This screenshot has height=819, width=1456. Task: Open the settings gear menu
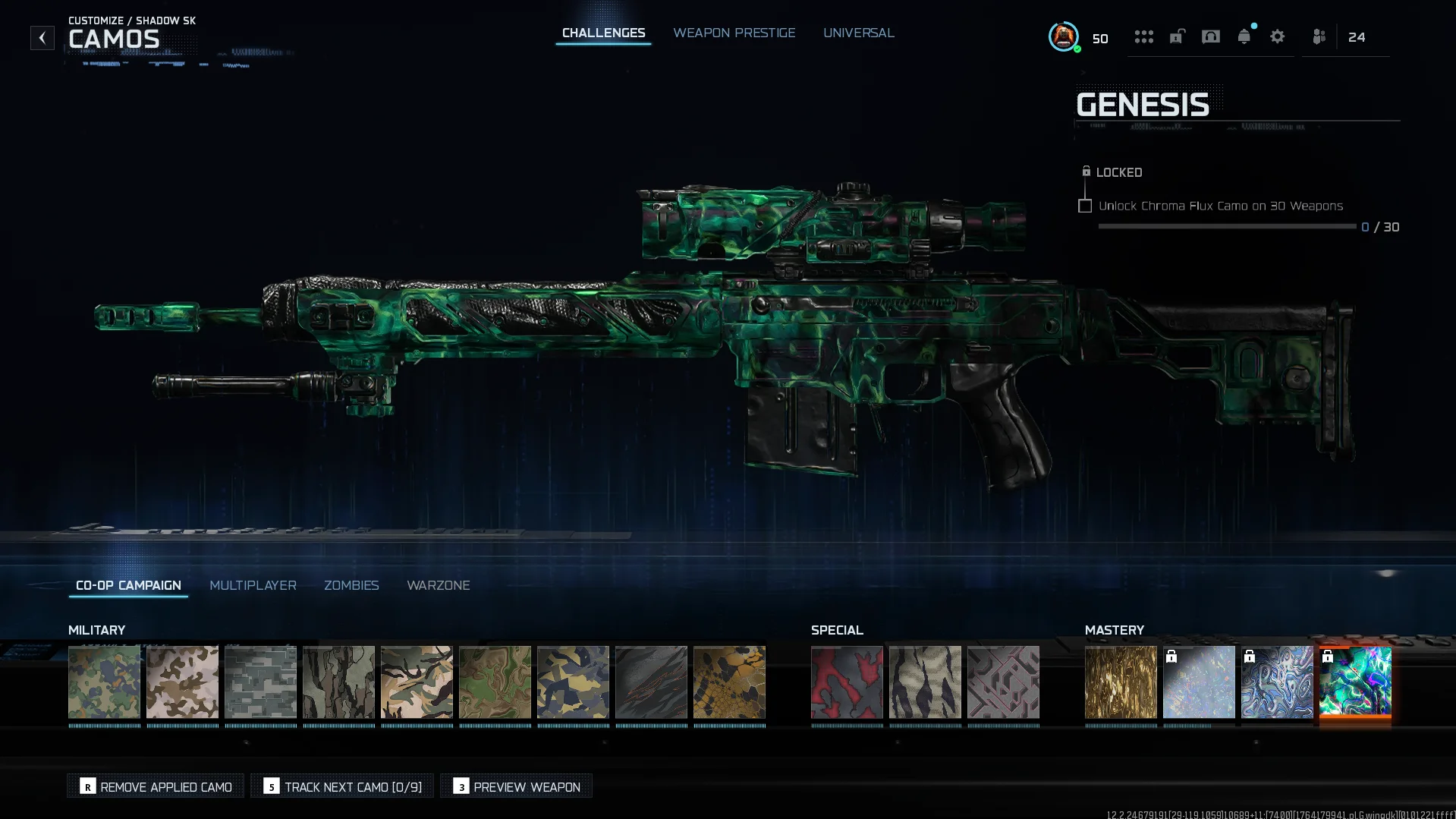(1278, 36)
